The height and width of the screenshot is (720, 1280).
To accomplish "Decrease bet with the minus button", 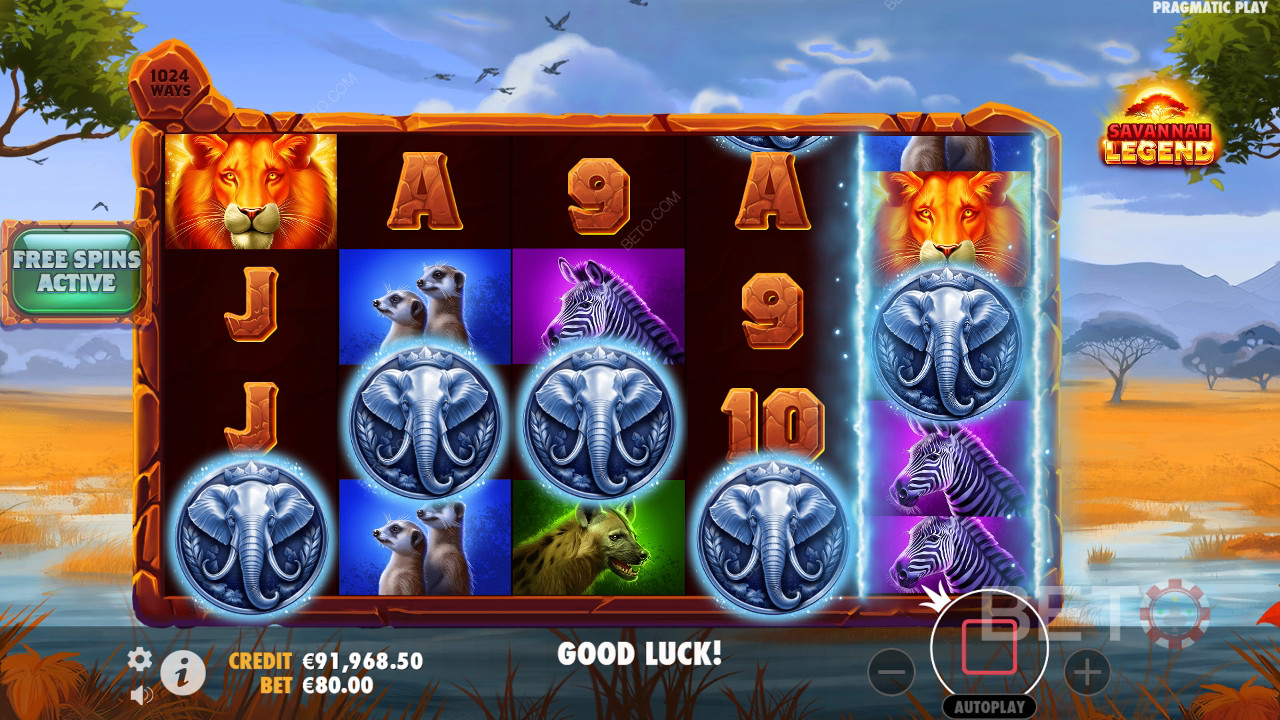I will coord(891,673).
